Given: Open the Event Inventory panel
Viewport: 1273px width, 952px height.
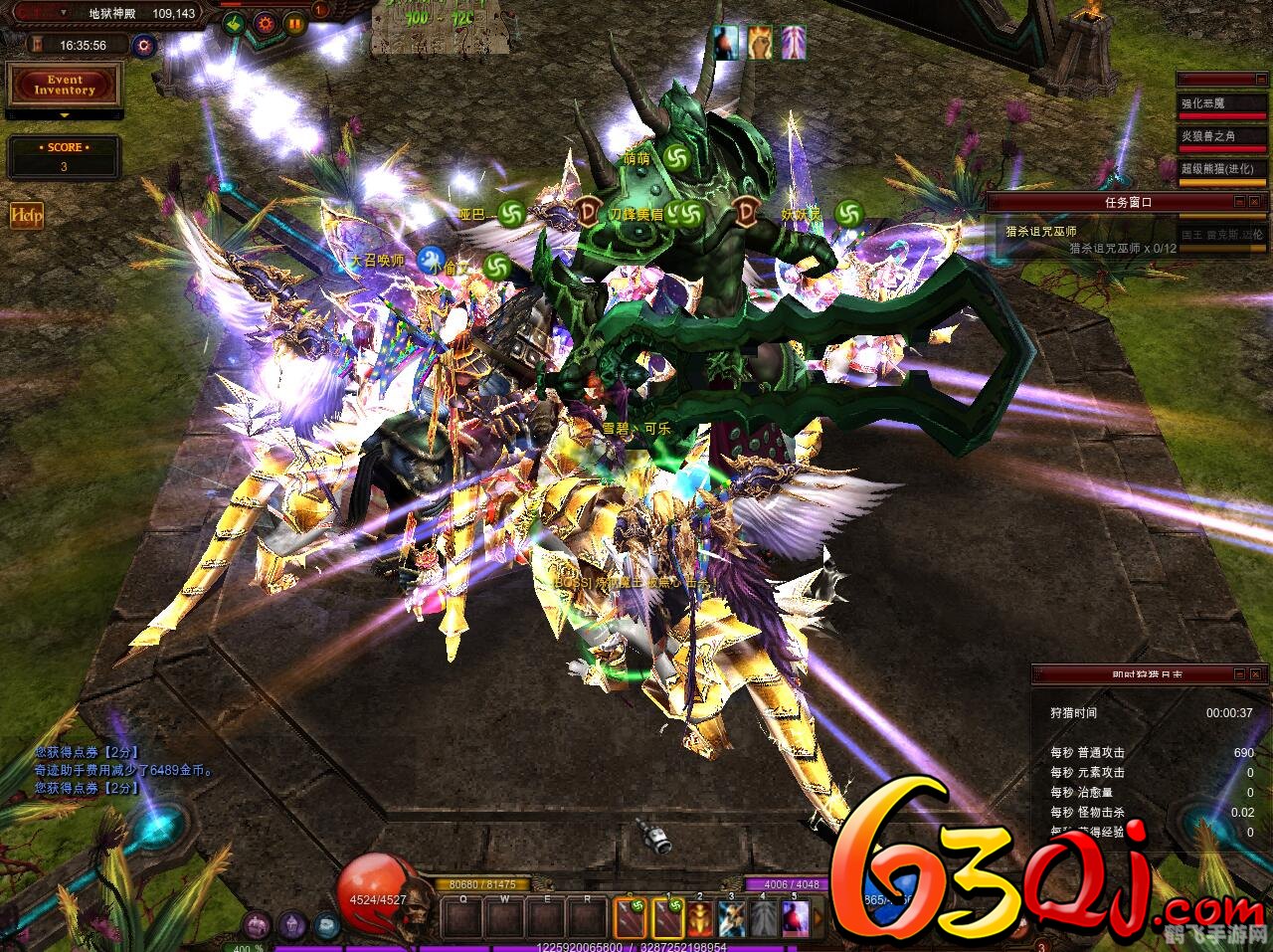Looking at the screenshot, I should pyautogui.click(x=64, y=86).
